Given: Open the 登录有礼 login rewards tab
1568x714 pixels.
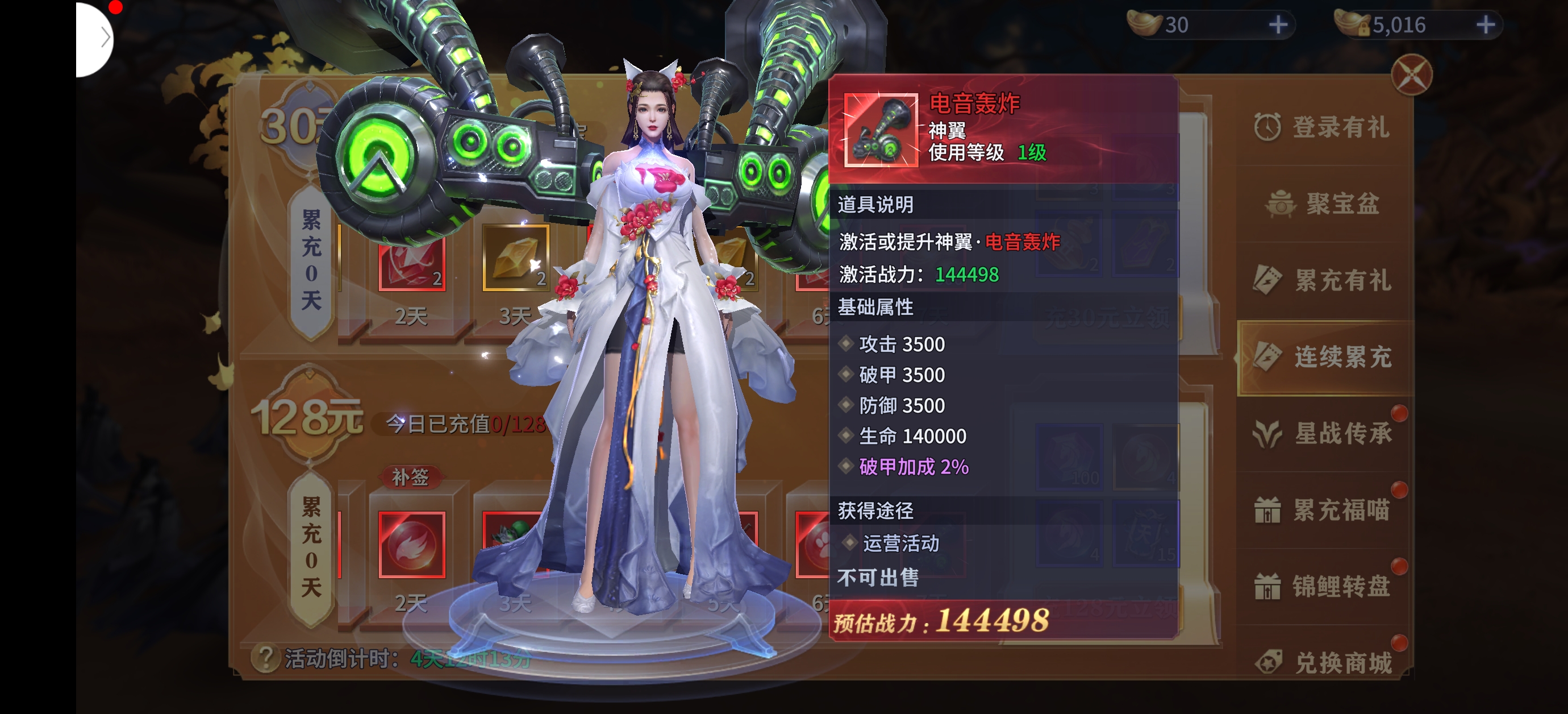Looking at the screenshot, I should click(1323, 127).
